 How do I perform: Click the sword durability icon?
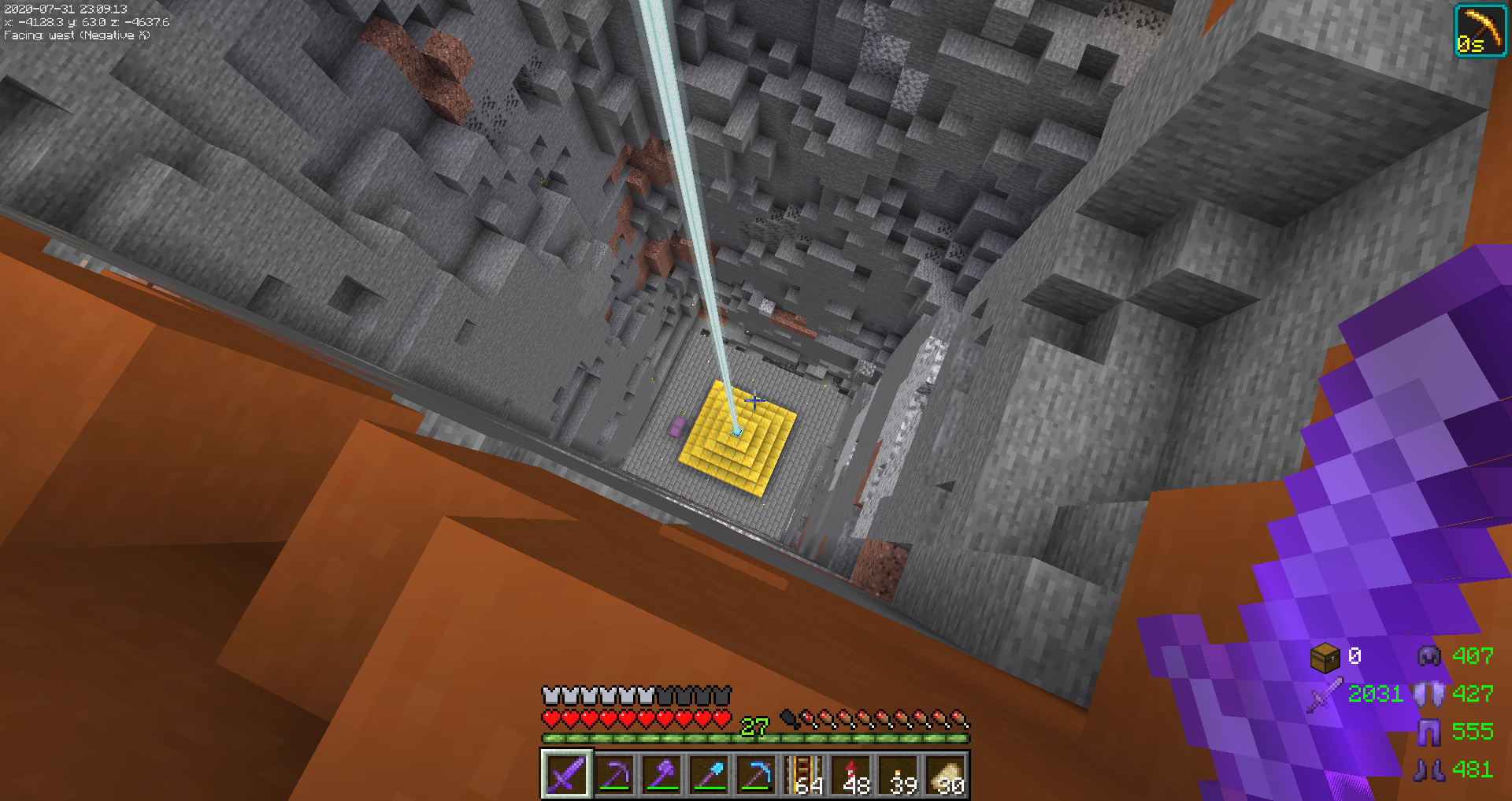pyautogui.click(x=1325, y=695)
